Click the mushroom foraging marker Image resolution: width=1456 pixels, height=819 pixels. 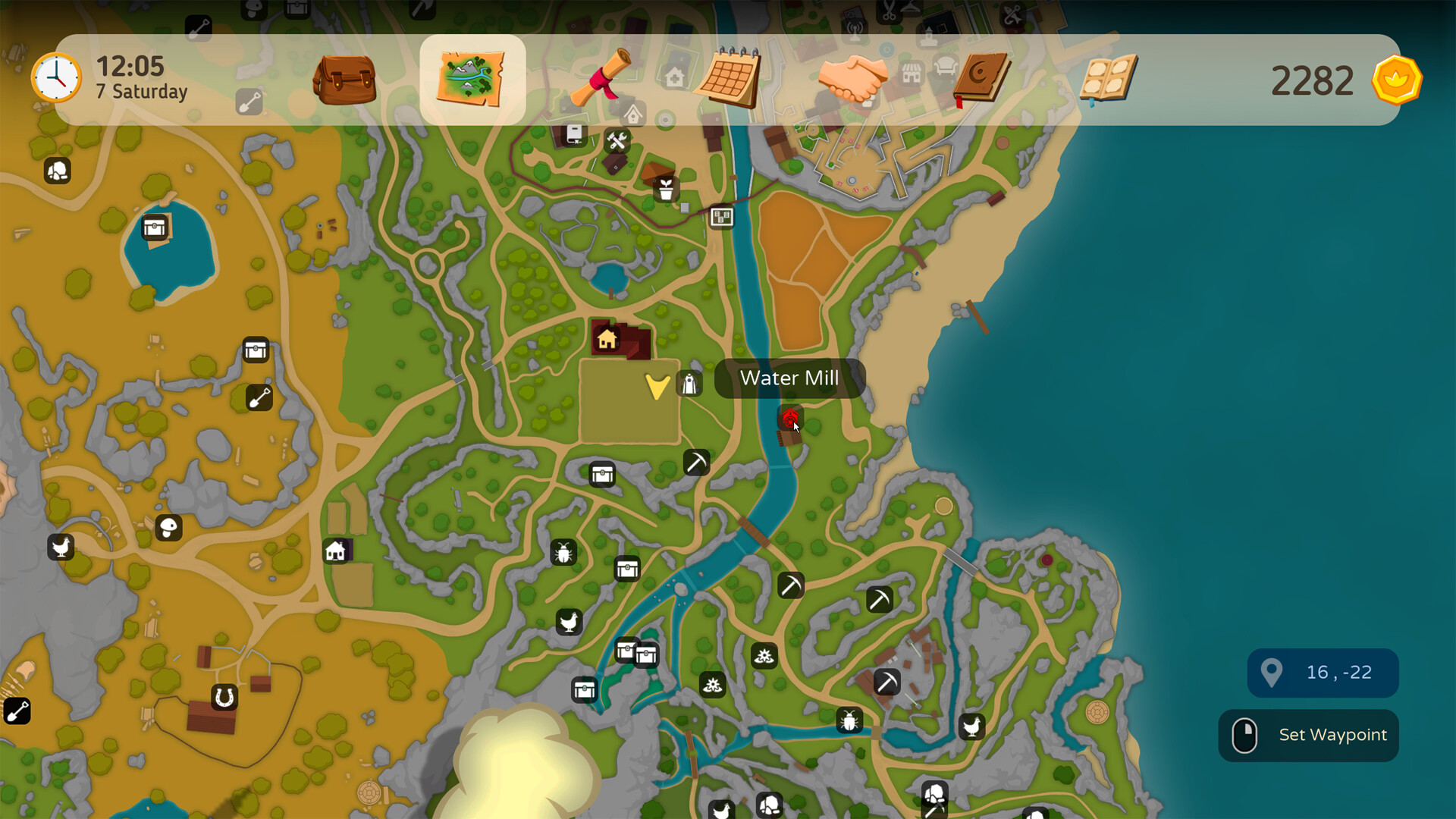click(167, 529)
